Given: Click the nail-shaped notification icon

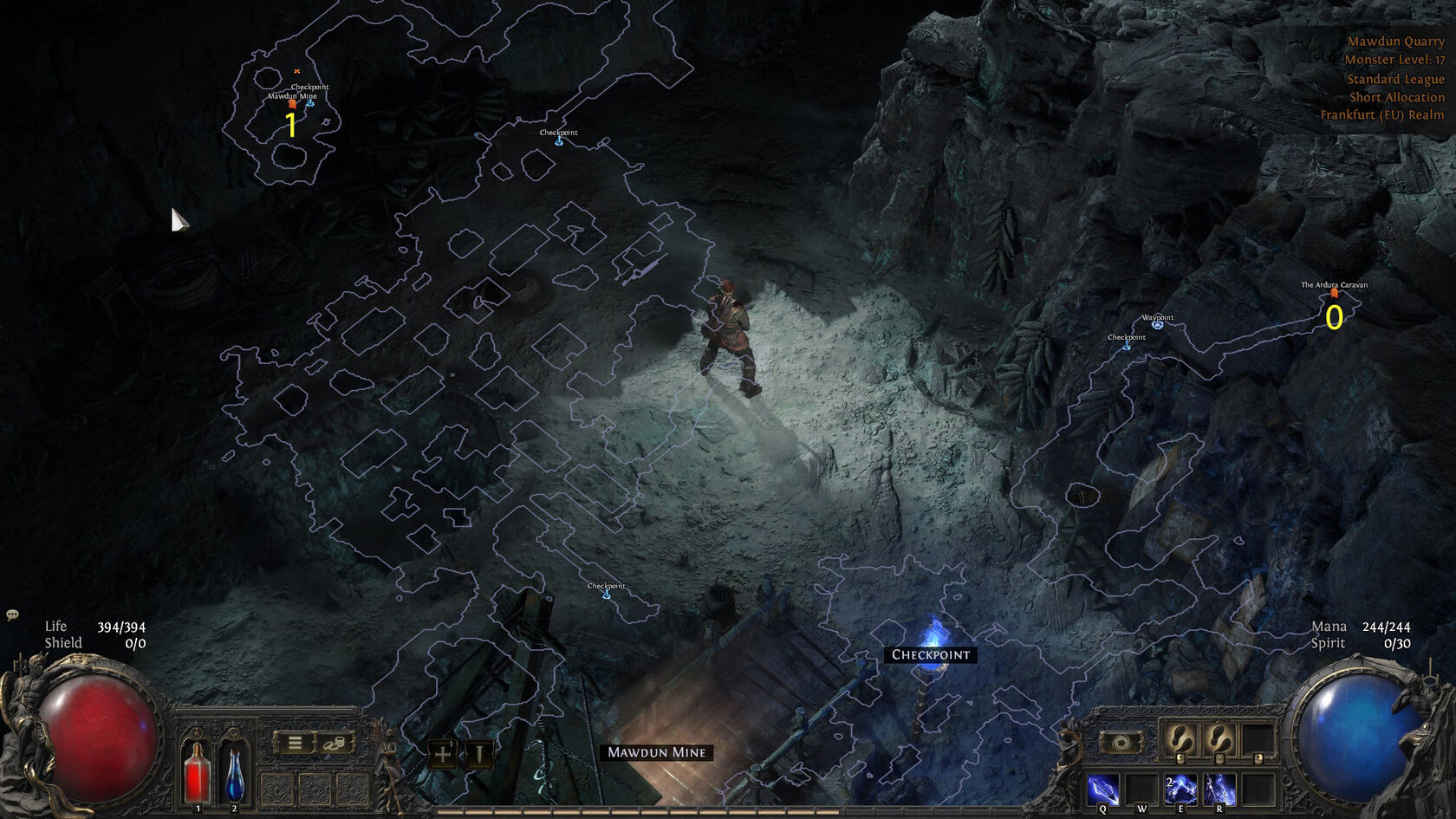Looking at the screenshot, I should (x=478, y=754).
